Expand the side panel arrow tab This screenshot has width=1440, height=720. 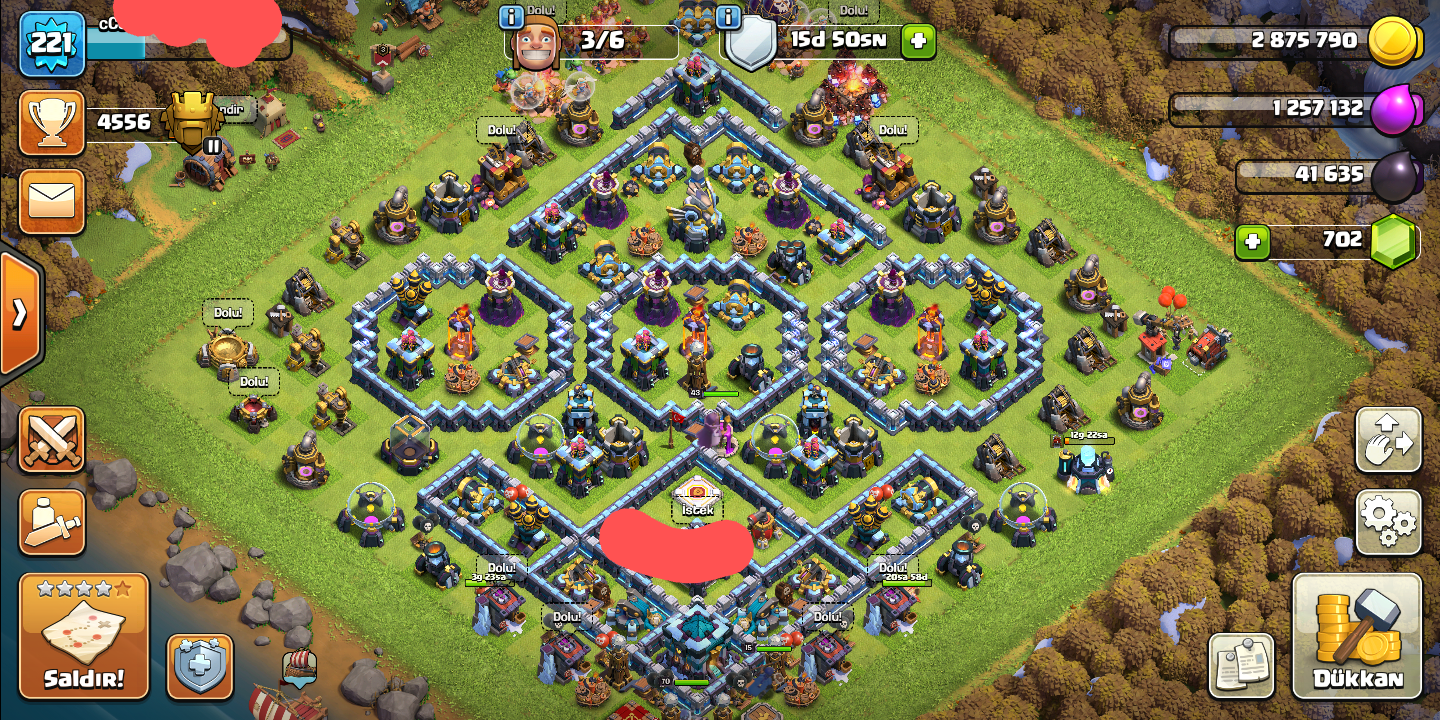tap(20, 313)
